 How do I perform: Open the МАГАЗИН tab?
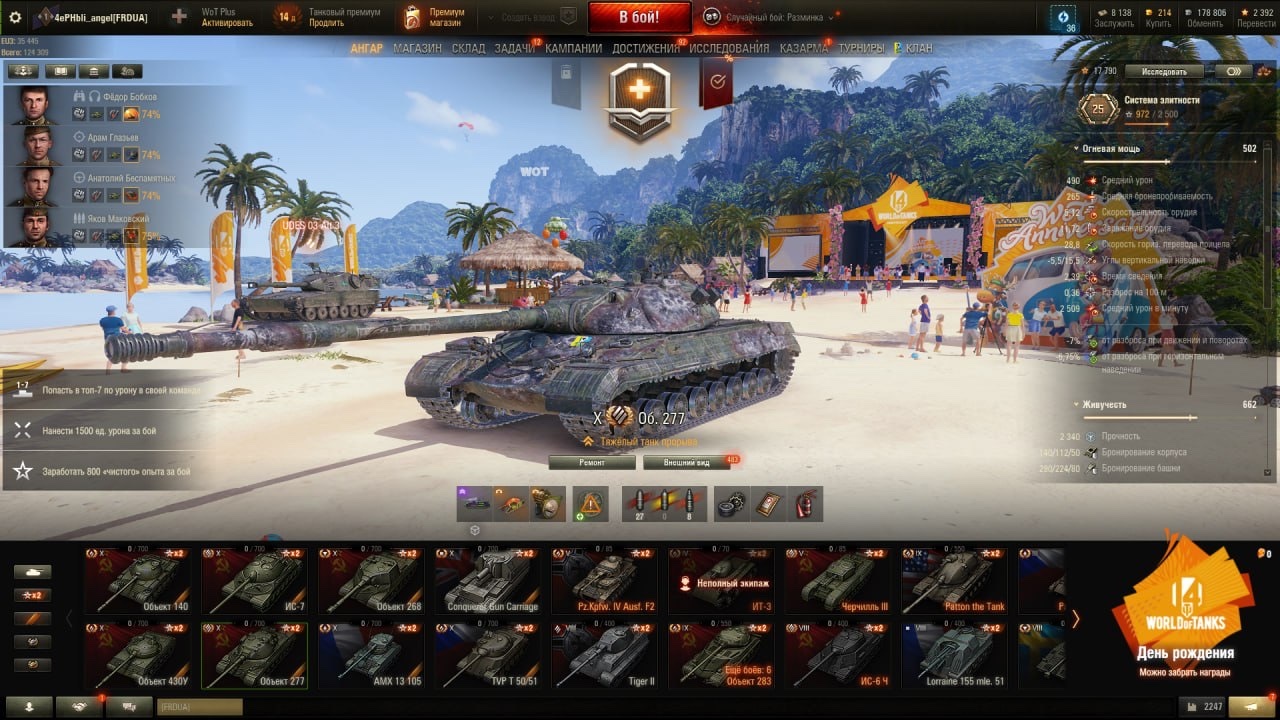tap(417, 48)
